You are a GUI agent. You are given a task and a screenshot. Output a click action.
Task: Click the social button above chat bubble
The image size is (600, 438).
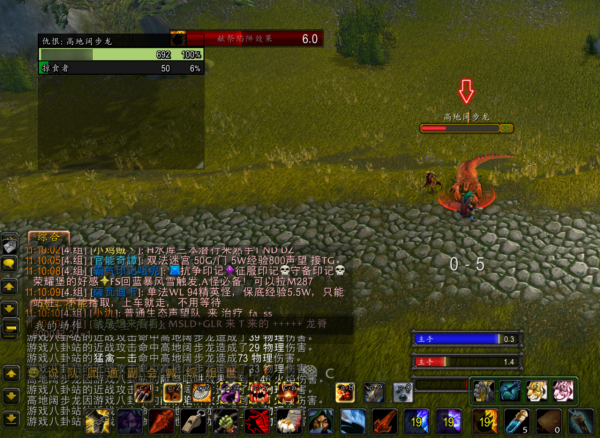point(10,244)
